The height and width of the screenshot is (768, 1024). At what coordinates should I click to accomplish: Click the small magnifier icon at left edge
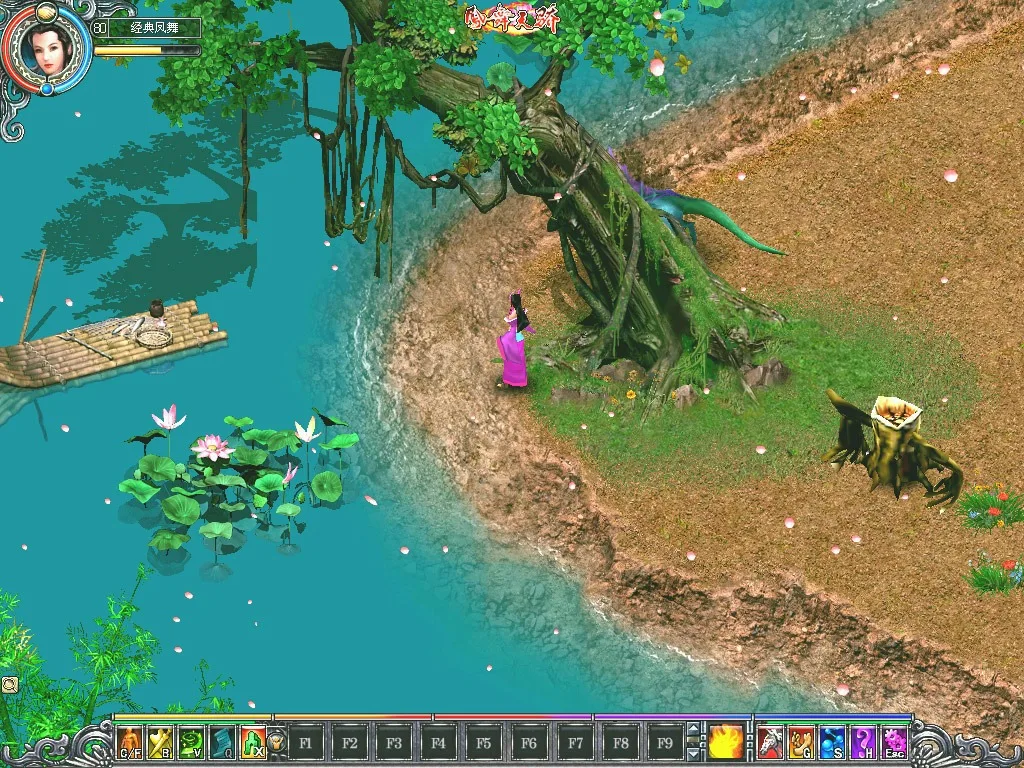click(9, 684)
